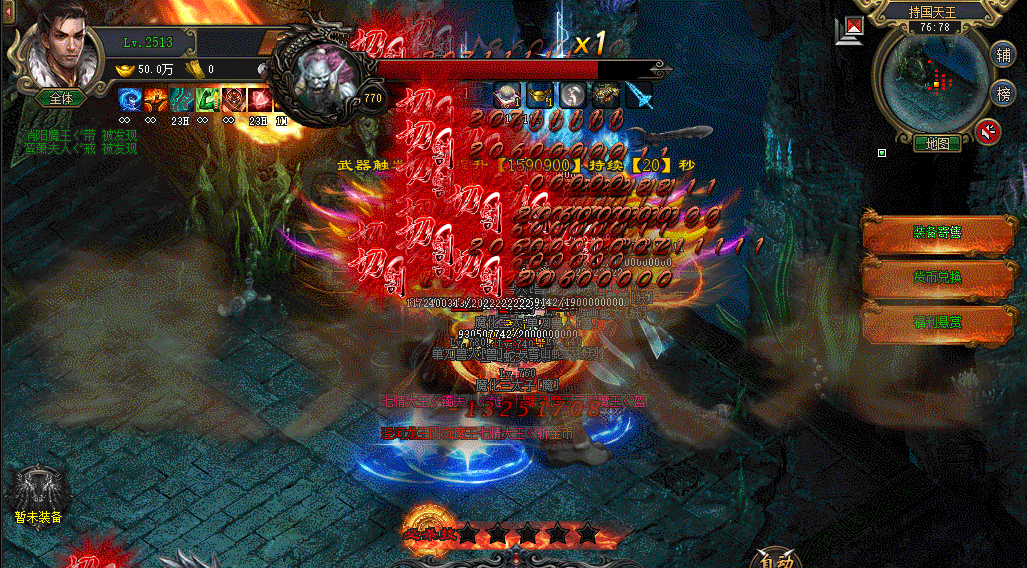Click the boss drop blue sword icon
Image resolution: width=1027 pixels, height=568 pixels.
point(638,96)
